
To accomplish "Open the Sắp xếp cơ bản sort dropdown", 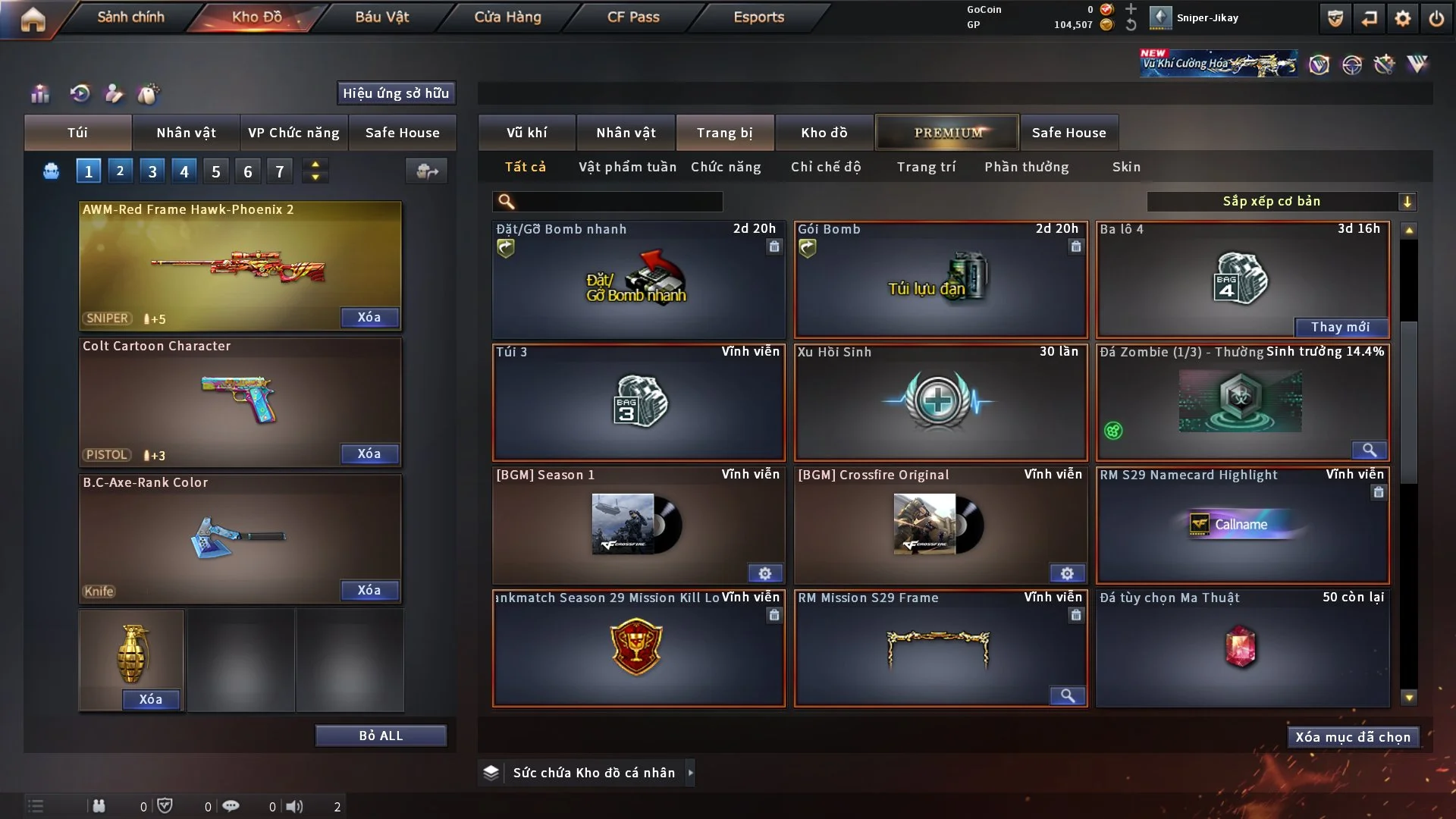I will (1281, 201).
